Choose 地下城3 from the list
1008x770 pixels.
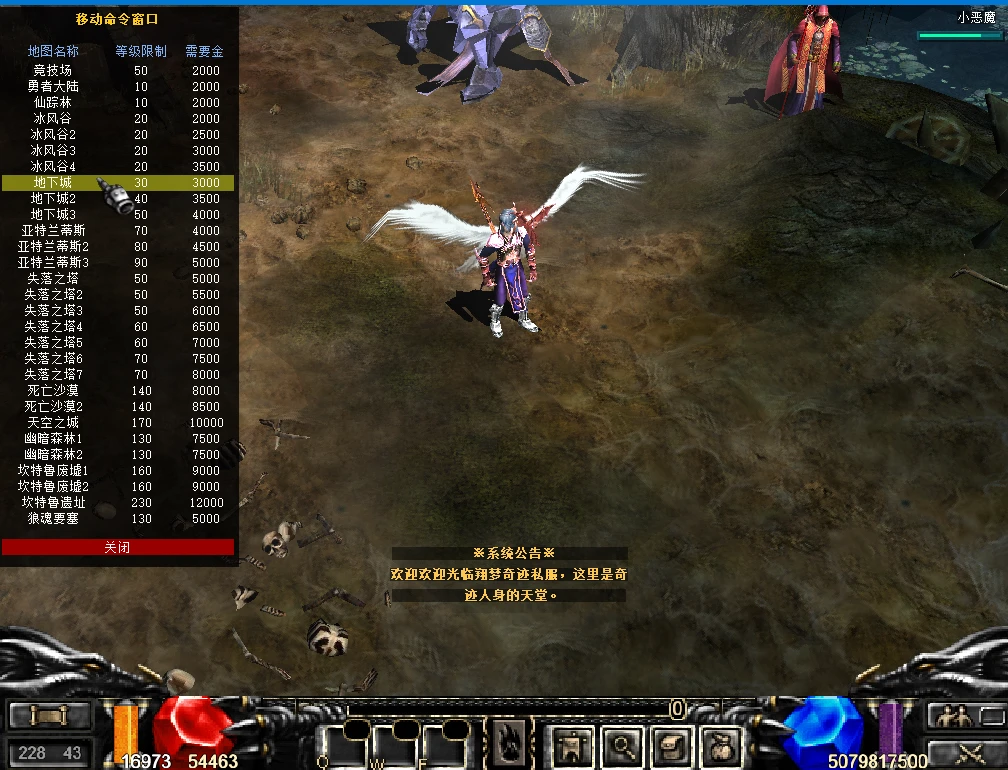click(x=53, y=215)
